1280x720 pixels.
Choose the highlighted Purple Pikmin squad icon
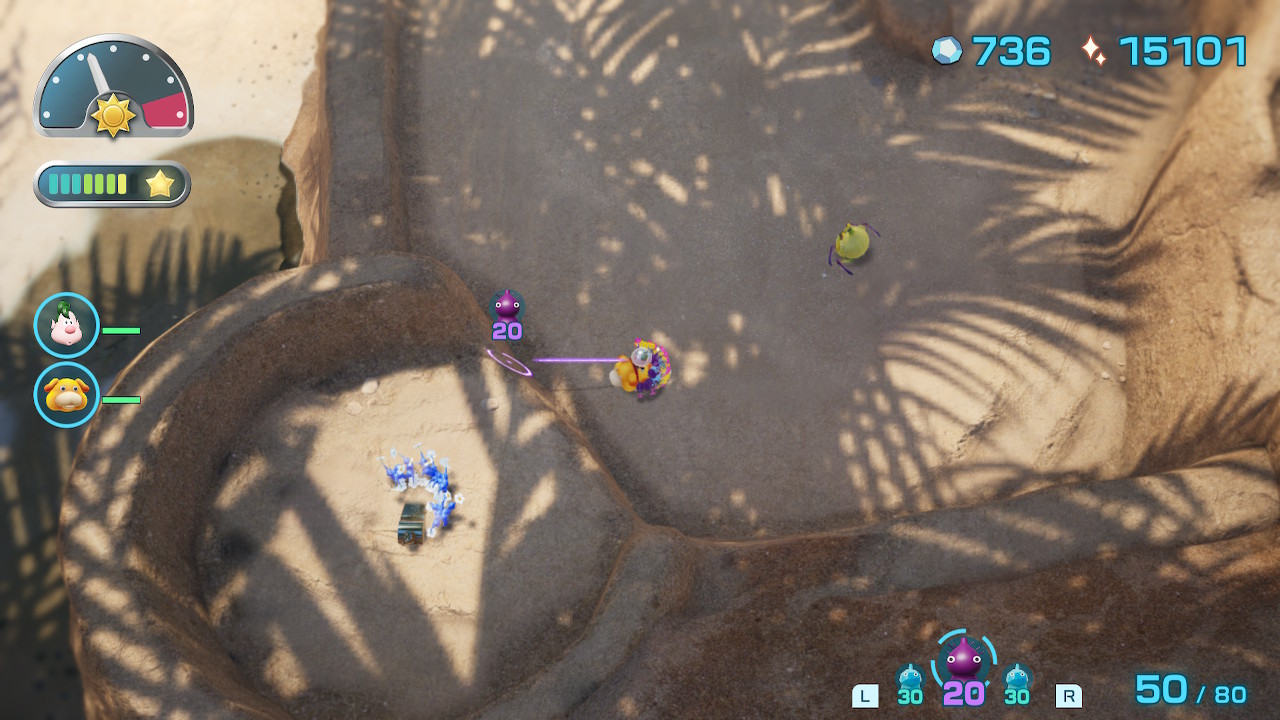pyautogui.click(x=964, y=660)
